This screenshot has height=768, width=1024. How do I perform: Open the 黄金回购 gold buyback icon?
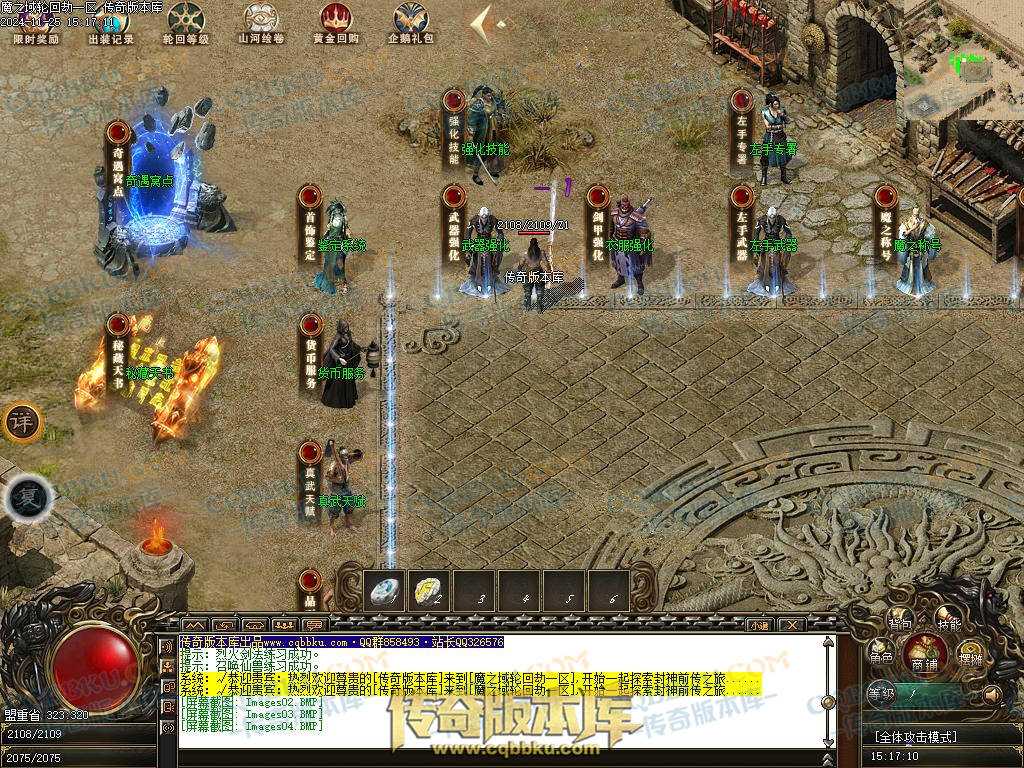coord(335,21)
